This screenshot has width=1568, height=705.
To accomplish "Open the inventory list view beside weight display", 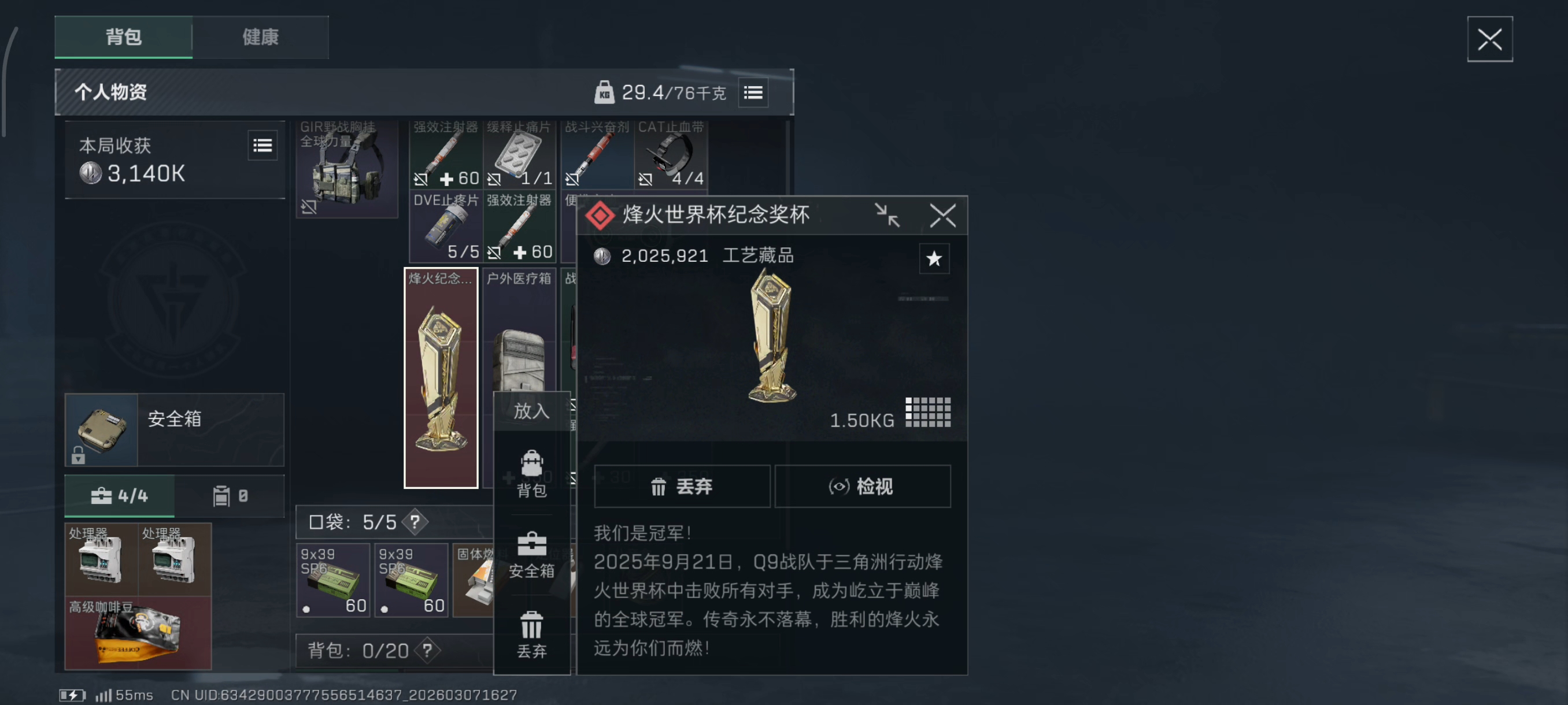I will [752, 92].
